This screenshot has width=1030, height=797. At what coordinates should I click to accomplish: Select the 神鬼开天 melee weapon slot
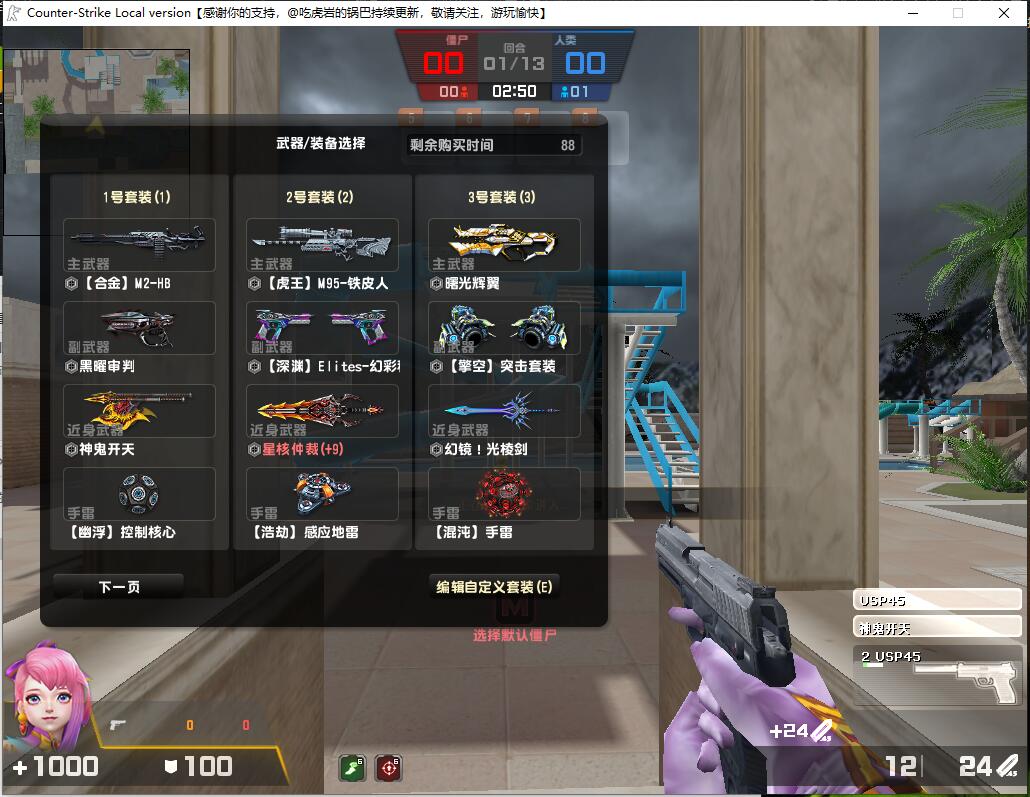tap(139, 411)
